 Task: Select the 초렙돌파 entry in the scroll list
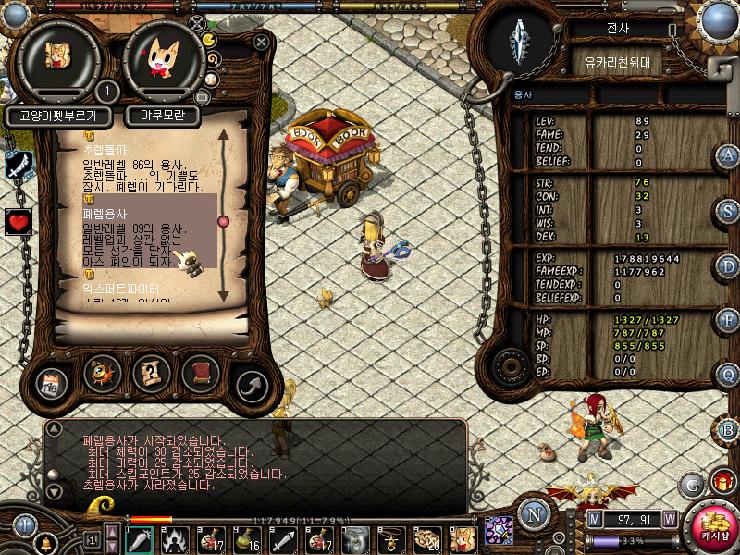click(103, 147)
